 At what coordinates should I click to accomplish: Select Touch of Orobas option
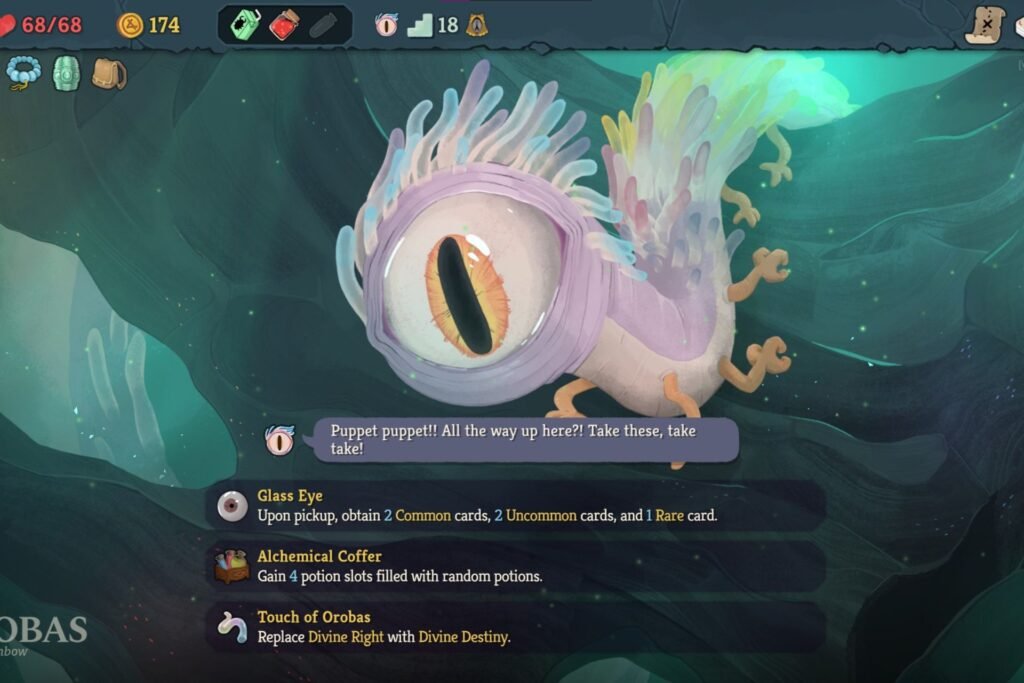pyautogui.click(x=515, y=627)
